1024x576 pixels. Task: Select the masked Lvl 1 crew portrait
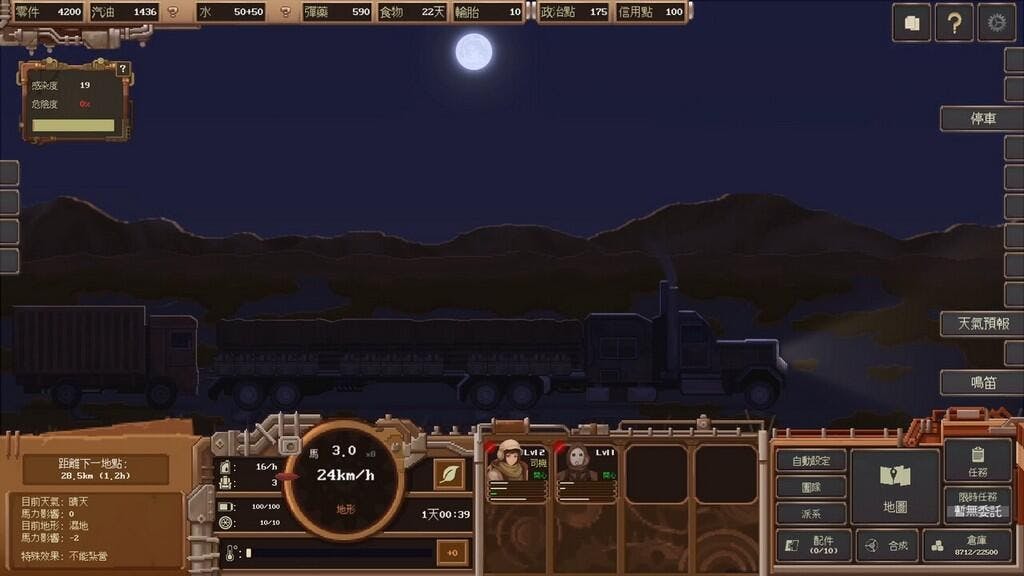[586, 471]
